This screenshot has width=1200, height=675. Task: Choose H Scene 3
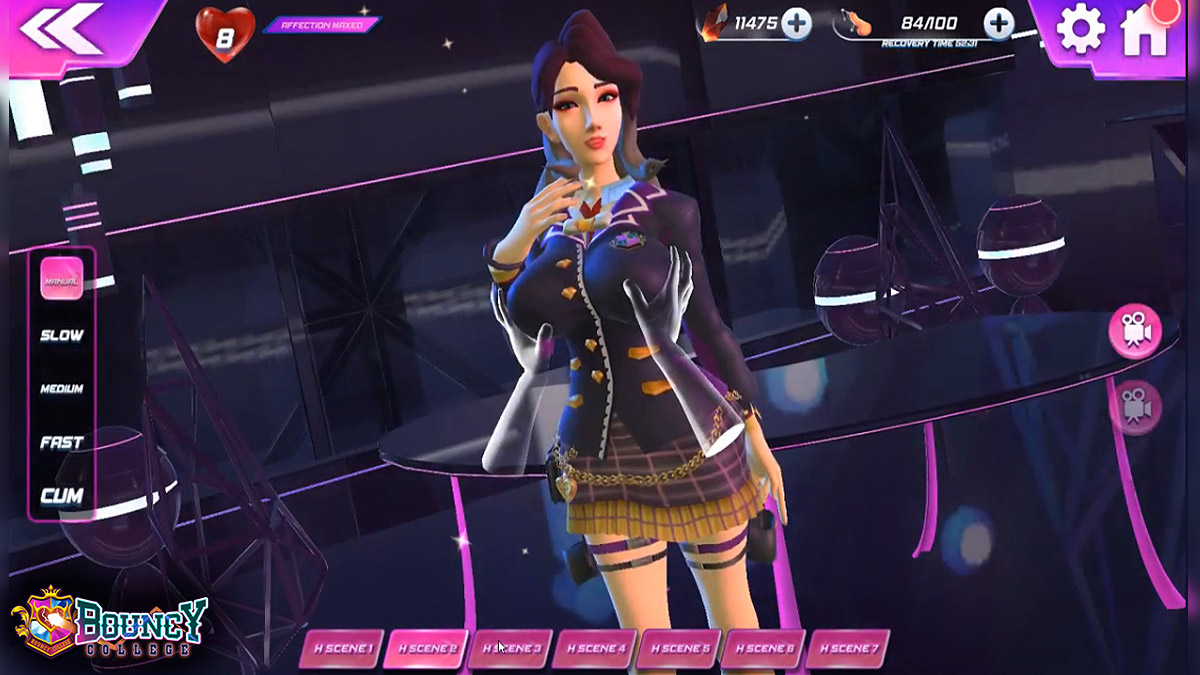coord(509,648)
